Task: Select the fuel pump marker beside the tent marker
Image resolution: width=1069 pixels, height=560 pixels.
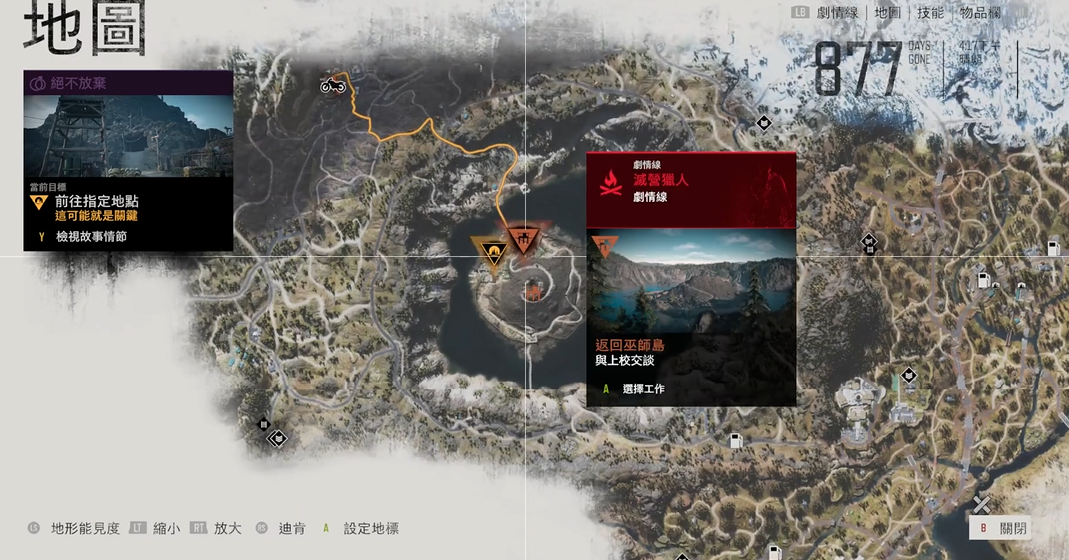Action: [x=984, y=281]
